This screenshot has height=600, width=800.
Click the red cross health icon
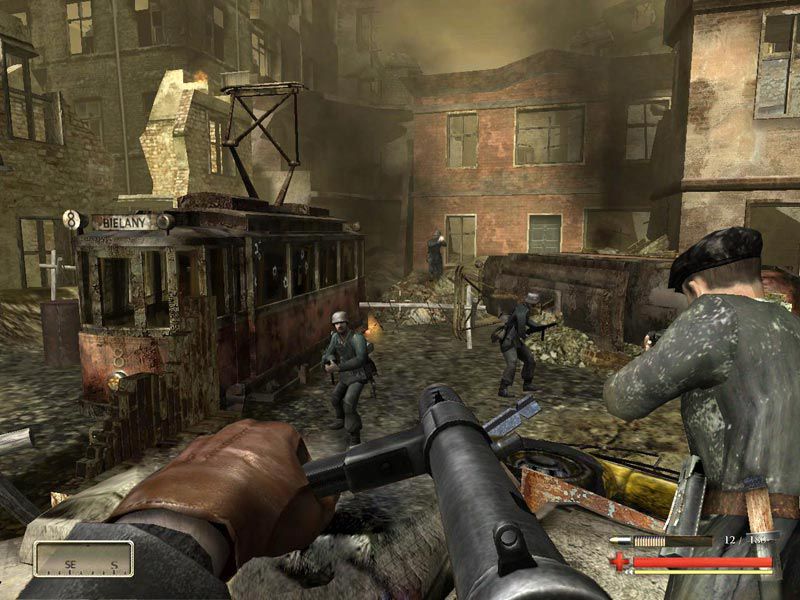(621, 561)
